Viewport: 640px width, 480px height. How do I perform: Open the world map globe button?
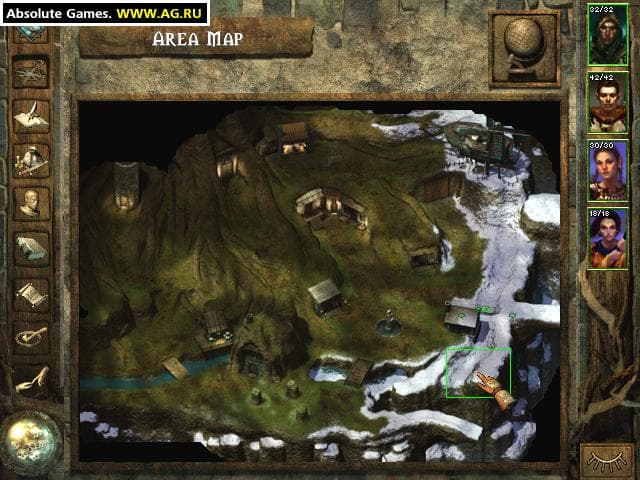523,49
